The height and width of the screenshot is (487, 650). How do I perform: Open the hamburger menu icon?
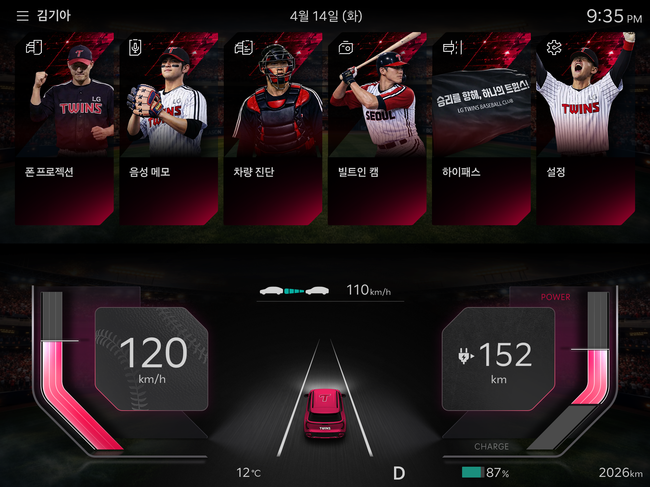pyautogui.click(x=22, y=16)
